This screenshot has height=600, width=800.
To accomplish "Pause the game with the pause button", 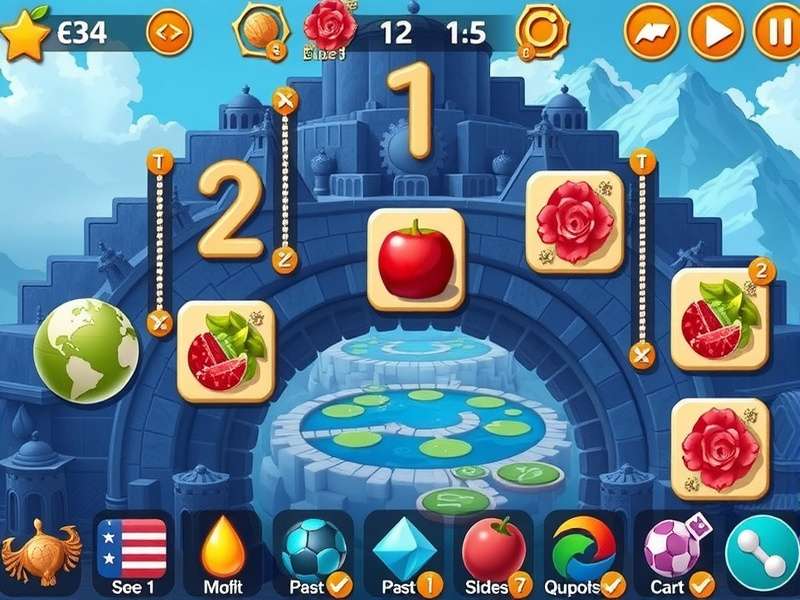I will coord(776,31).
